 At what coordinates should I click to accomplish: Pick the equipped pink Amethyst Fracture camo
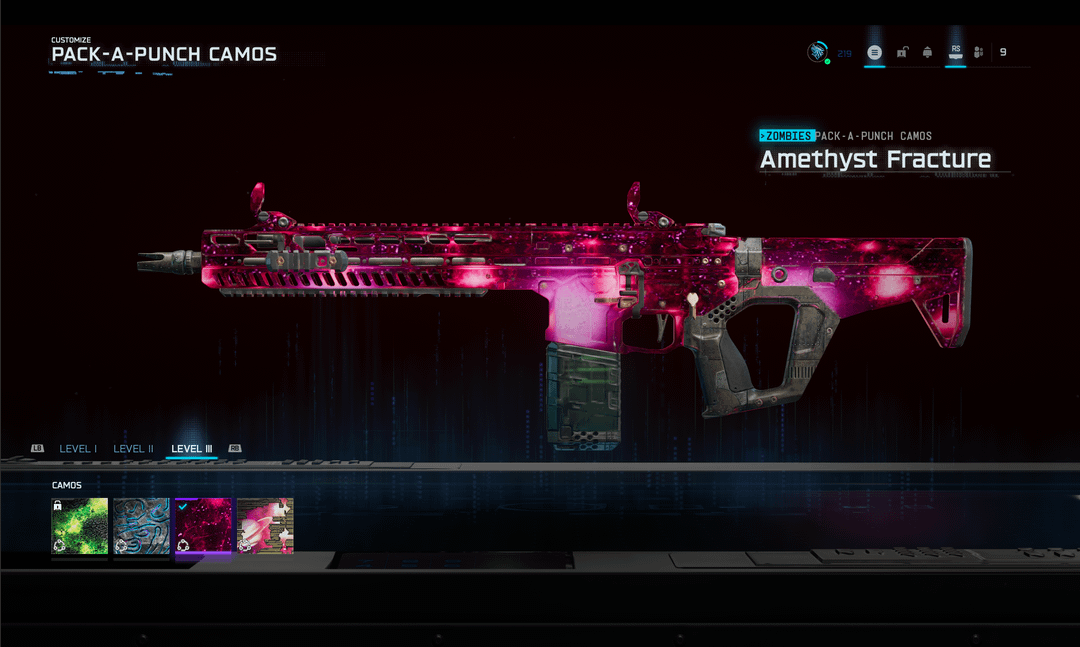[x=203, y=526]
